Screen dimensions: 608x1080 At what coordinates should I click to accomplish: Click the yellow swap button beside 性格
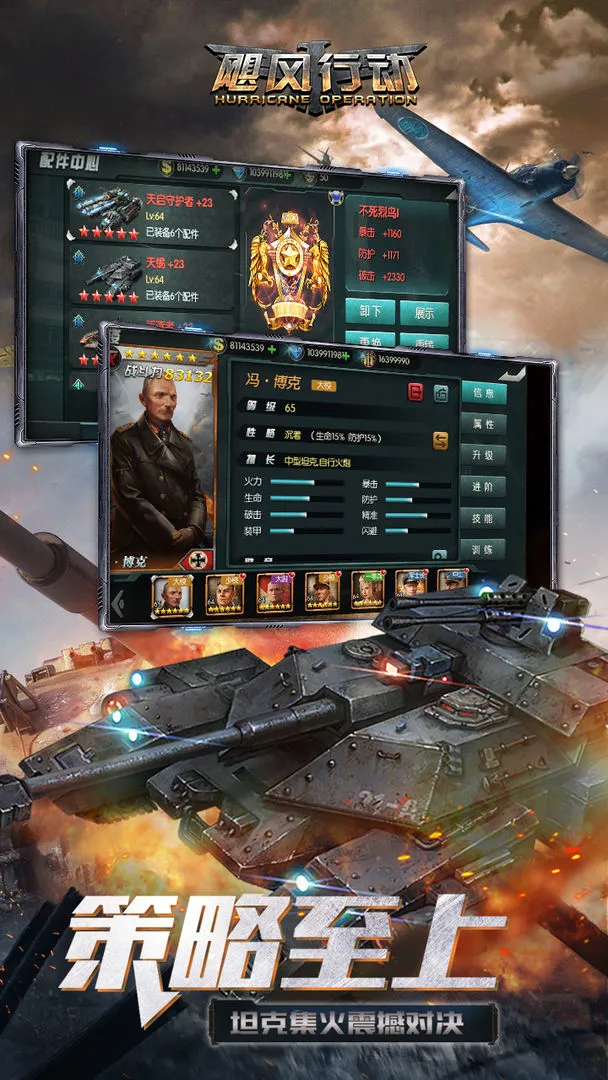440,439
